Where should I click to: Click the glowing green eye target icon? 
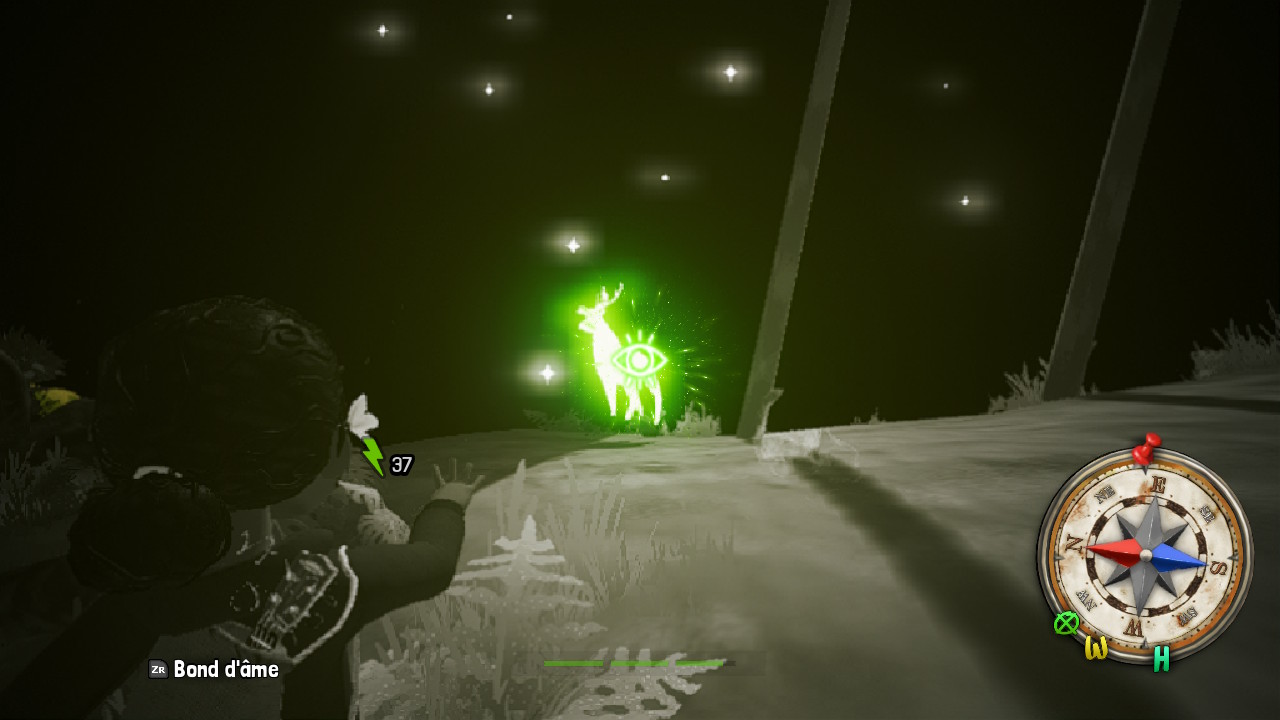click(x=638, y=360)
